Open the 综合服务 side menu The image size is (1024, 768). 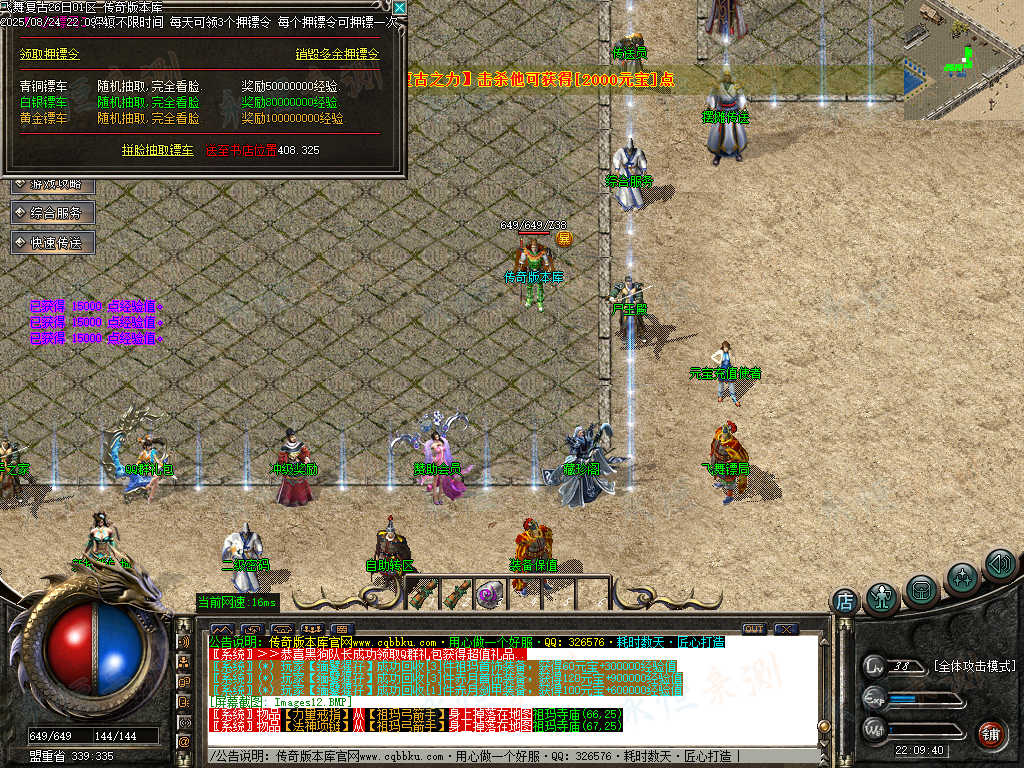pos(53,213)
